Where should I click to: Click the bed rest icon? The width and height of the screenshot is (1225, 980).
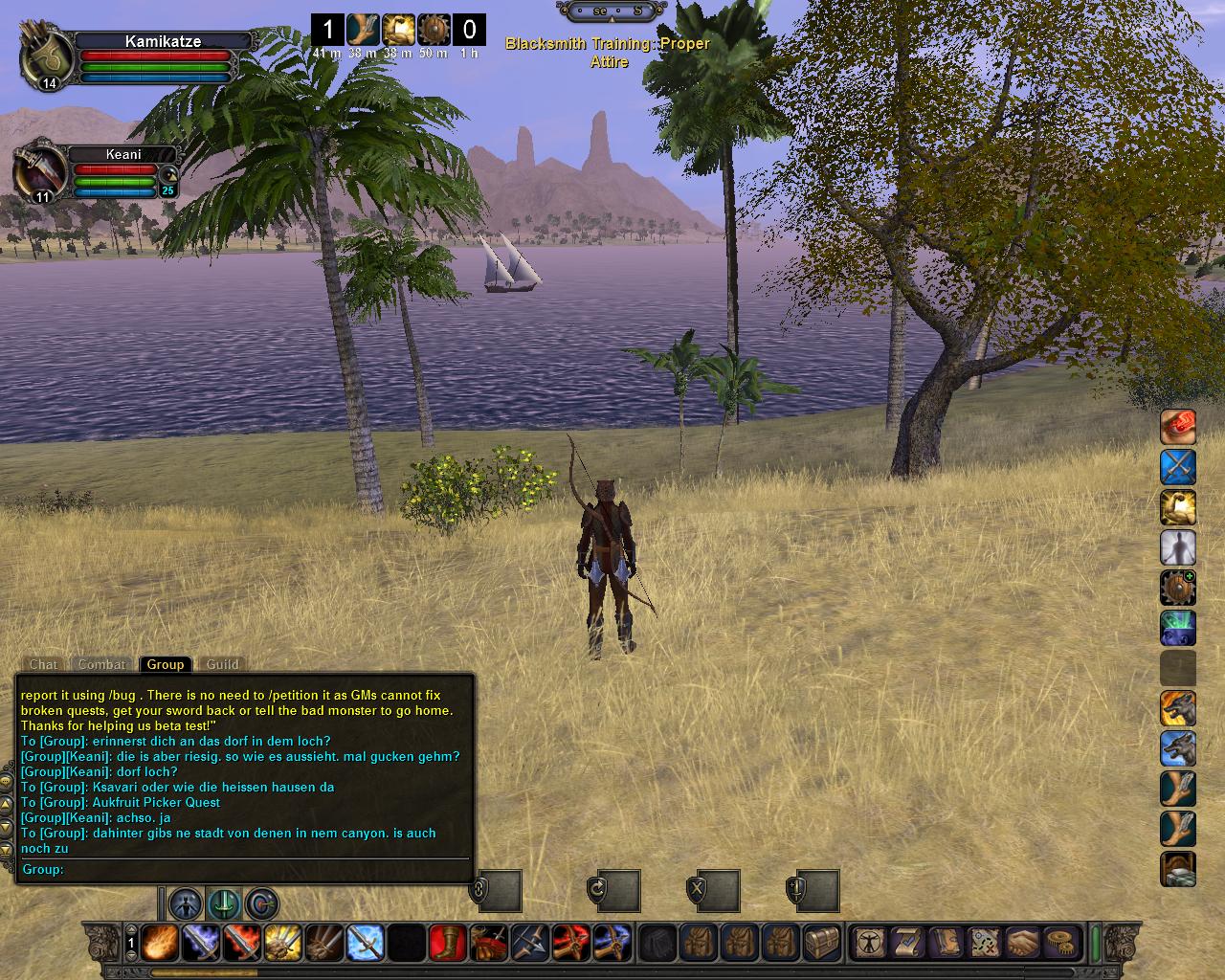pyautogui.click(x=1178, y=869)
